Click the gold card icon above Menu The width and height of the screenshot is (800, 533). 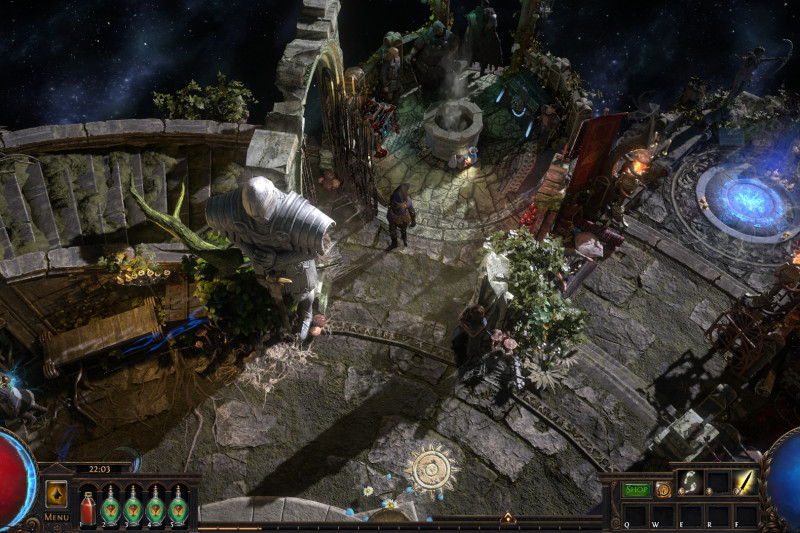click(56, 494)
